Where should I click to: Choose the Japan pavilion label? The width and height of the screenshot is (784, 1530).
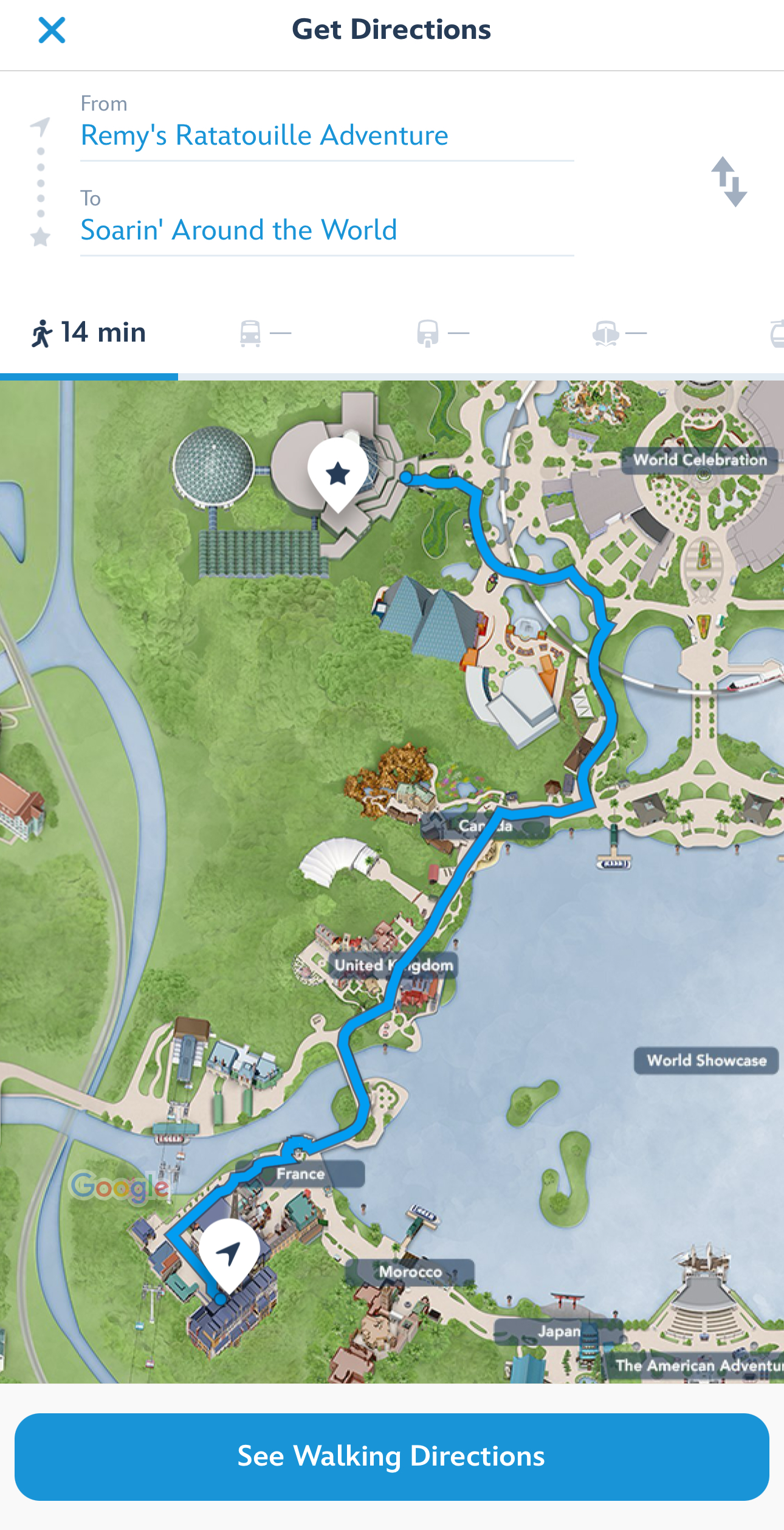point(558,1331)
